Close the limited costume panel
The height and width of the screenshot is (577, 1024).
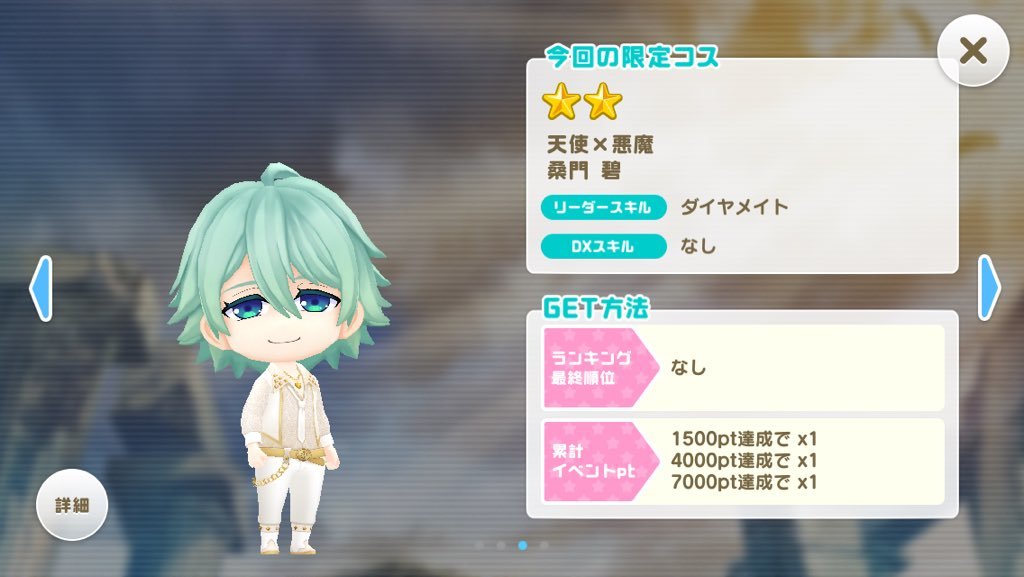point(972,51)
